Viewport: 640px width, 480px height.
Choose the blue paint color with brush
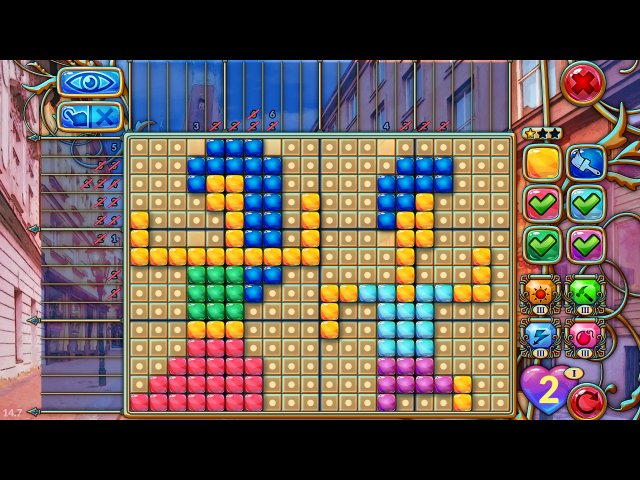[586, 163]
